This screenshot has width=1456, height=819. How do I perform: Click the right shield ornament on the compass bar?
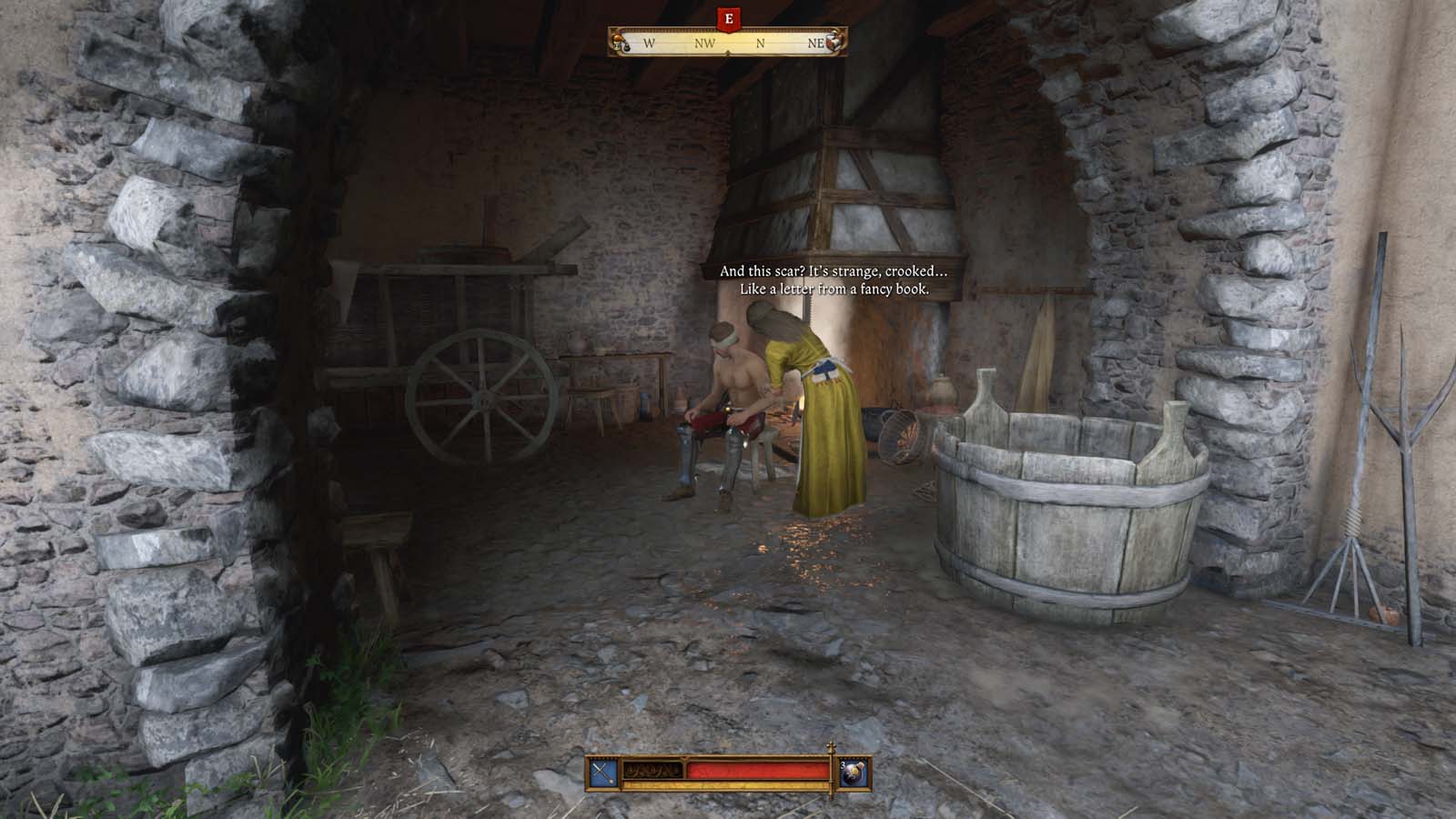tap(834, 42)
